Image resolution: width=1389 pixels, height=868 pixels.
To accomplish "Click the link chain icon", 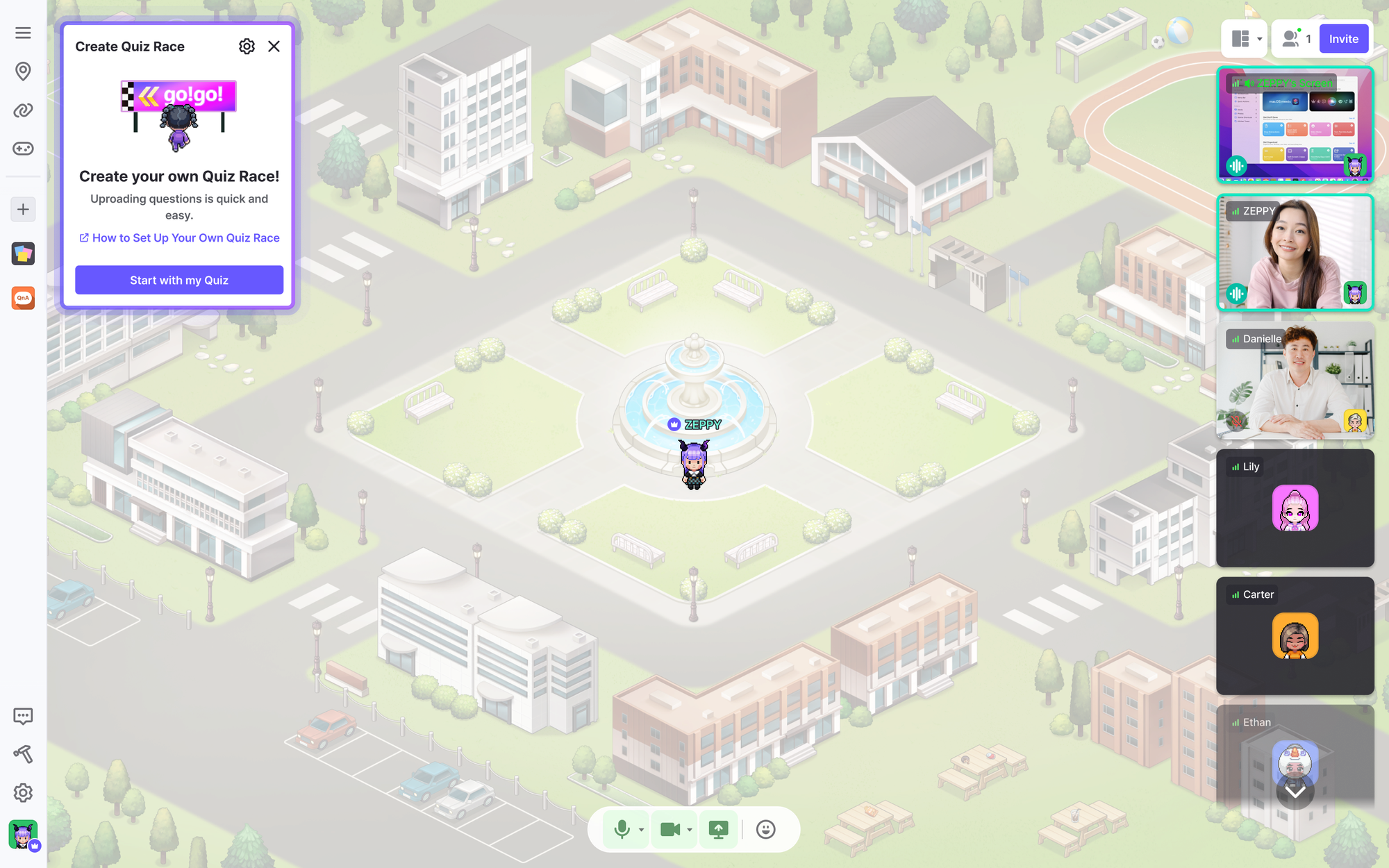I will pos(23,110).
